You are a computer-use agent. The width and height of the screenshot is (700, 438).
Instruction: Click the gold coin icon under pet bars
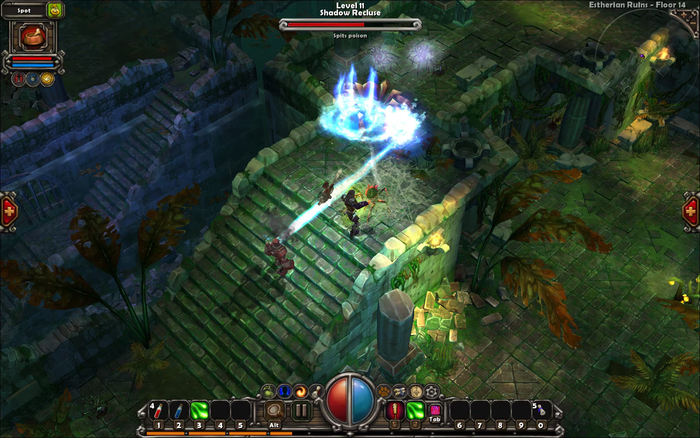(x=46, y=78)
